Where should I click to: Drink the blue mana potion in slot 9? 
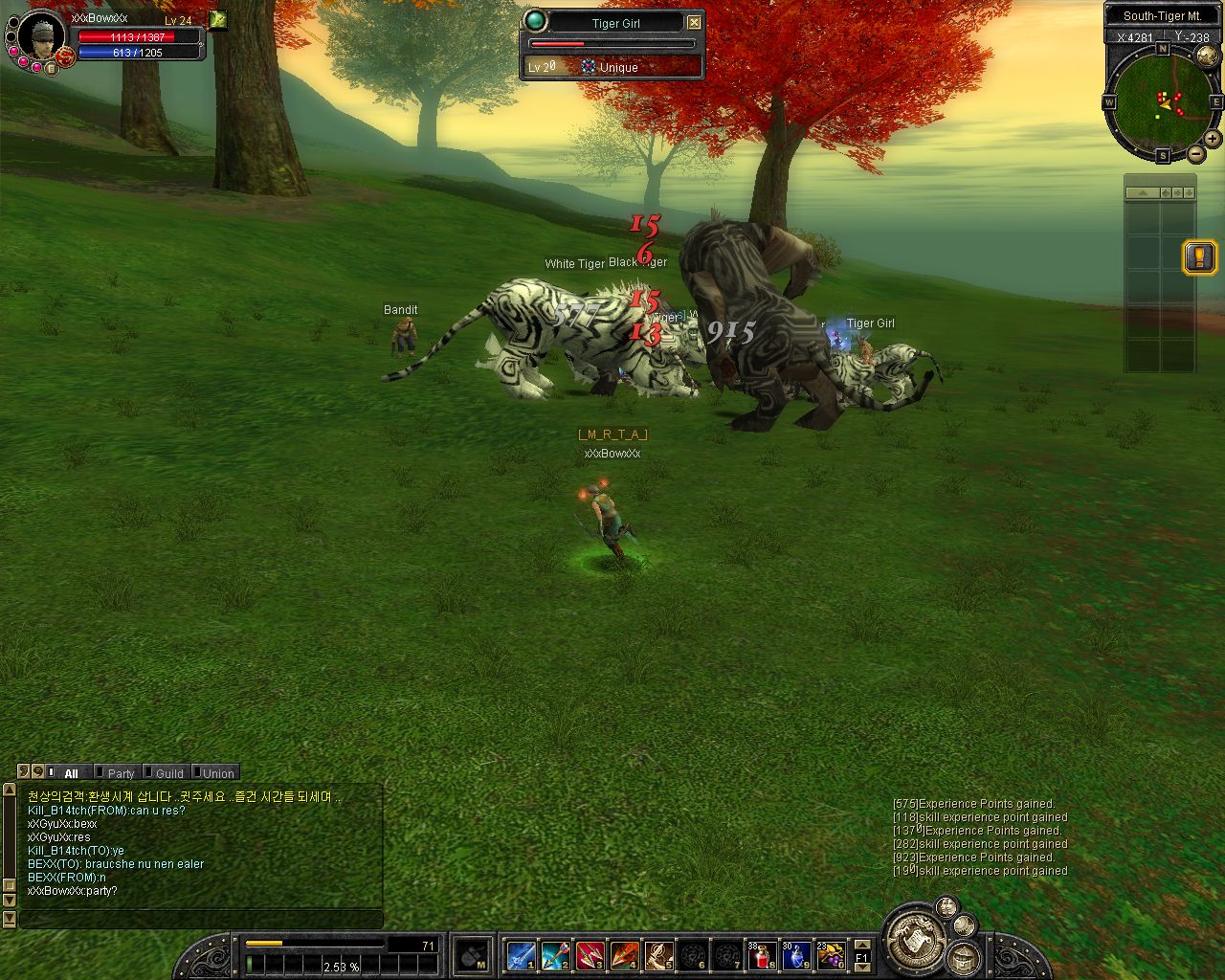pos(796,955)
